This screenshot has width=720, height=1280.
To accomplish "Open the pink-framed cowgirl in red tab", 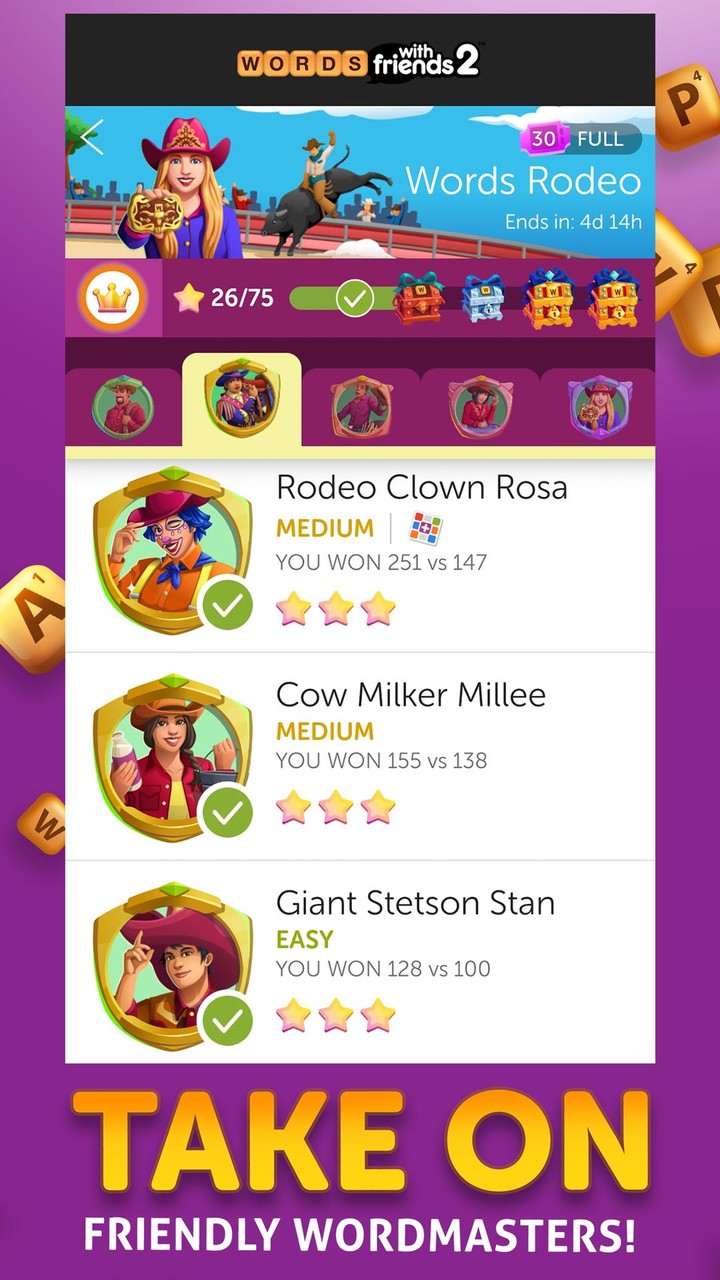I will [x=479, y=406].
